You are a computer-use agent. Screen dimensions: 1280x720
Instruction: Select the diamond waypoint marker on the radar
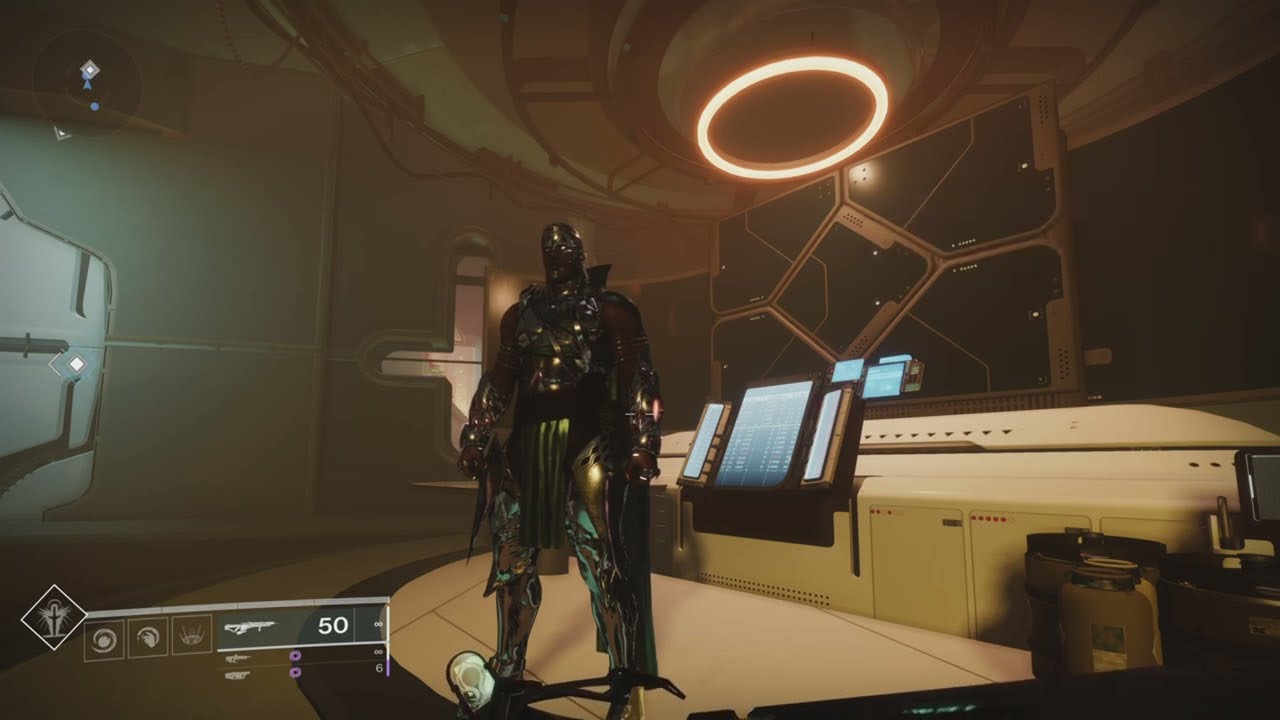click(90, 68)
